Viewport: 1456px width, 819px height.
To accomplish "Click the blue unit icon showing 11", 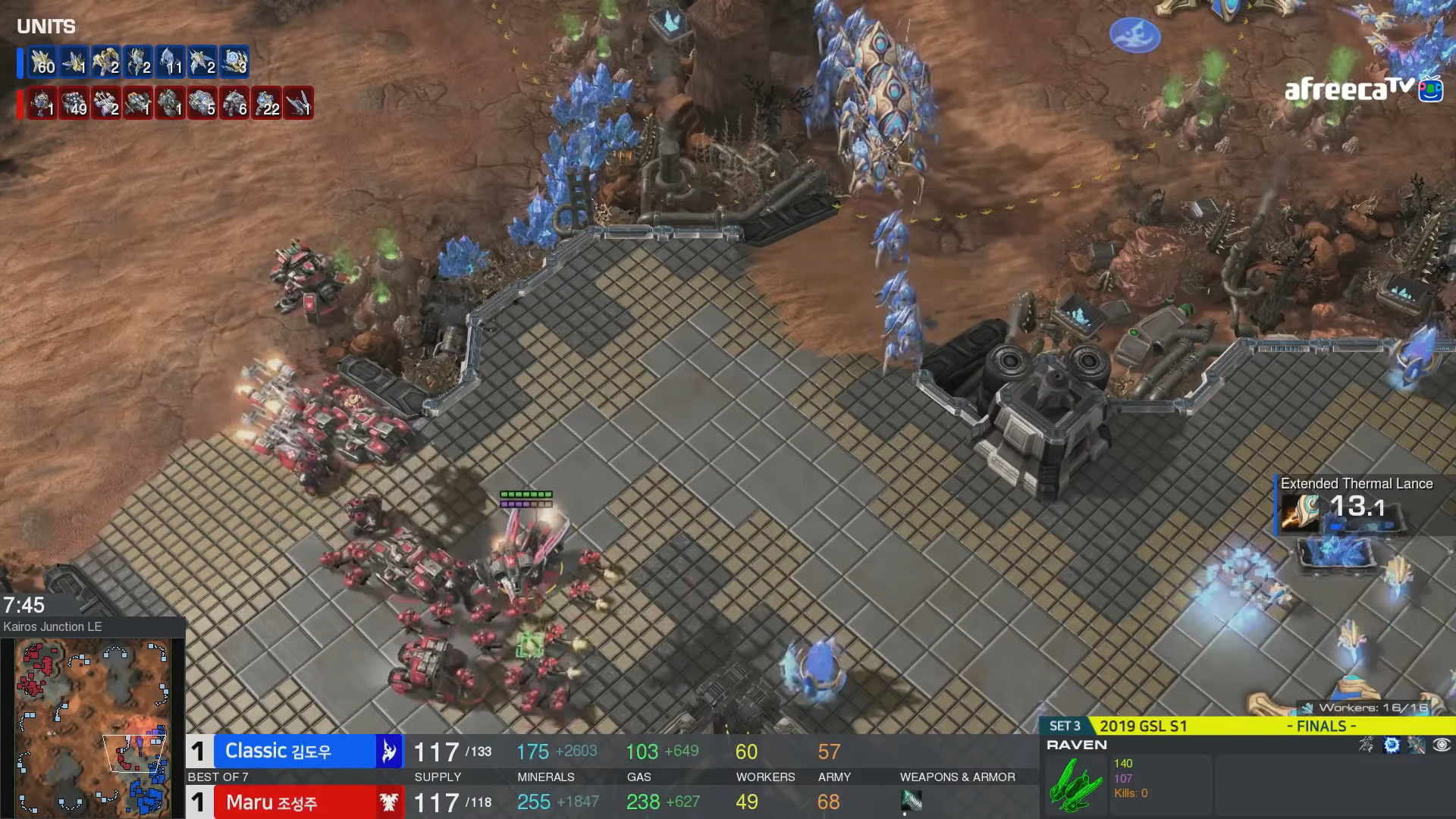I will pos(170,62).
